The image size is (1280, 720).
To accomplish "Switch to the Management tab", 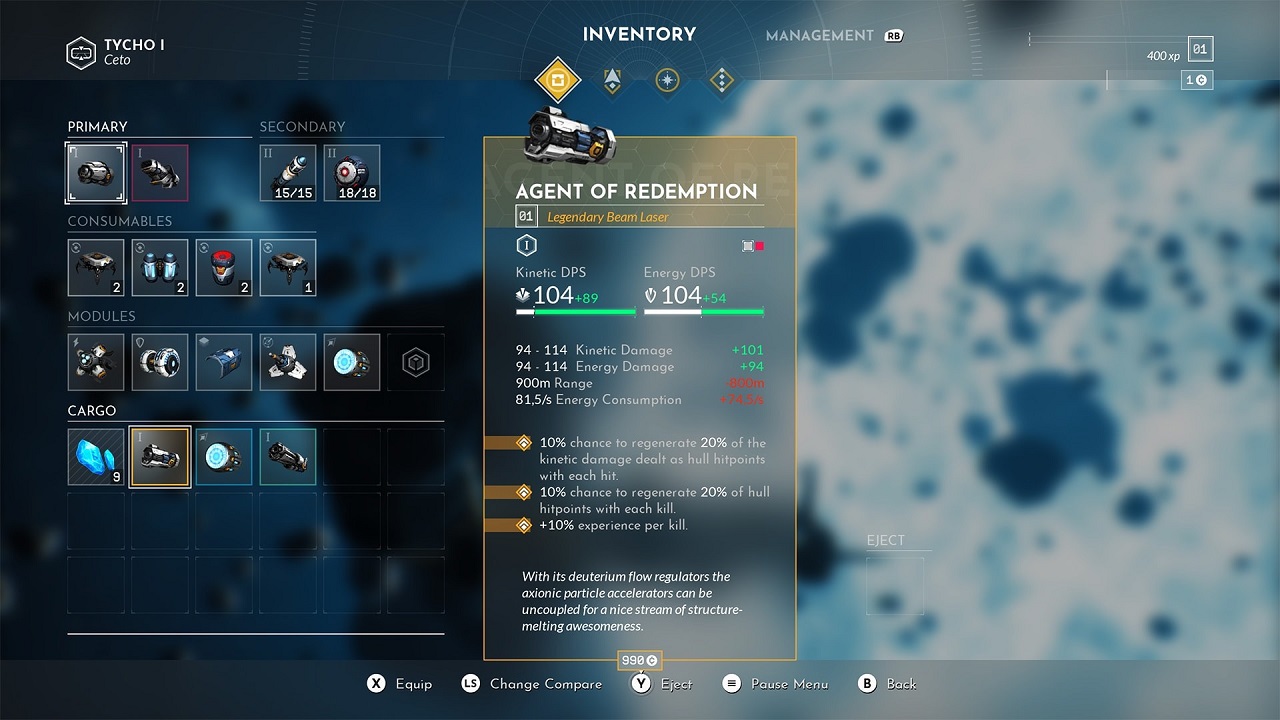I will click(820, 35).
